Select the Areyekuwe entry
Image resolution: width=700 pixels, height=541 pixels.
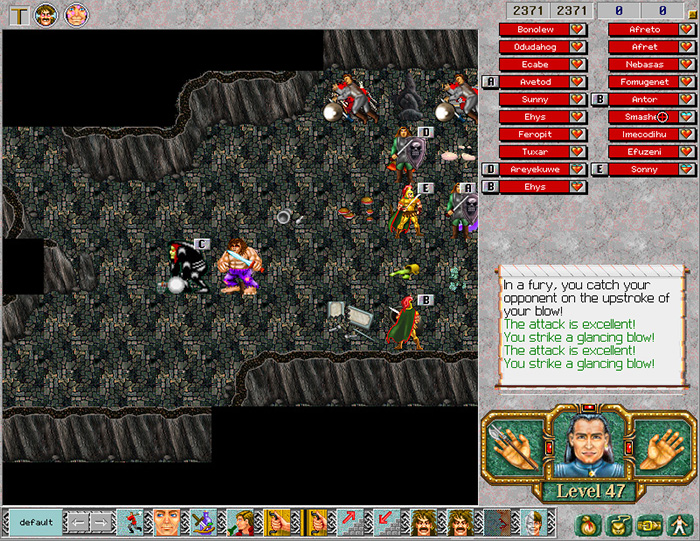pos(535,169)
